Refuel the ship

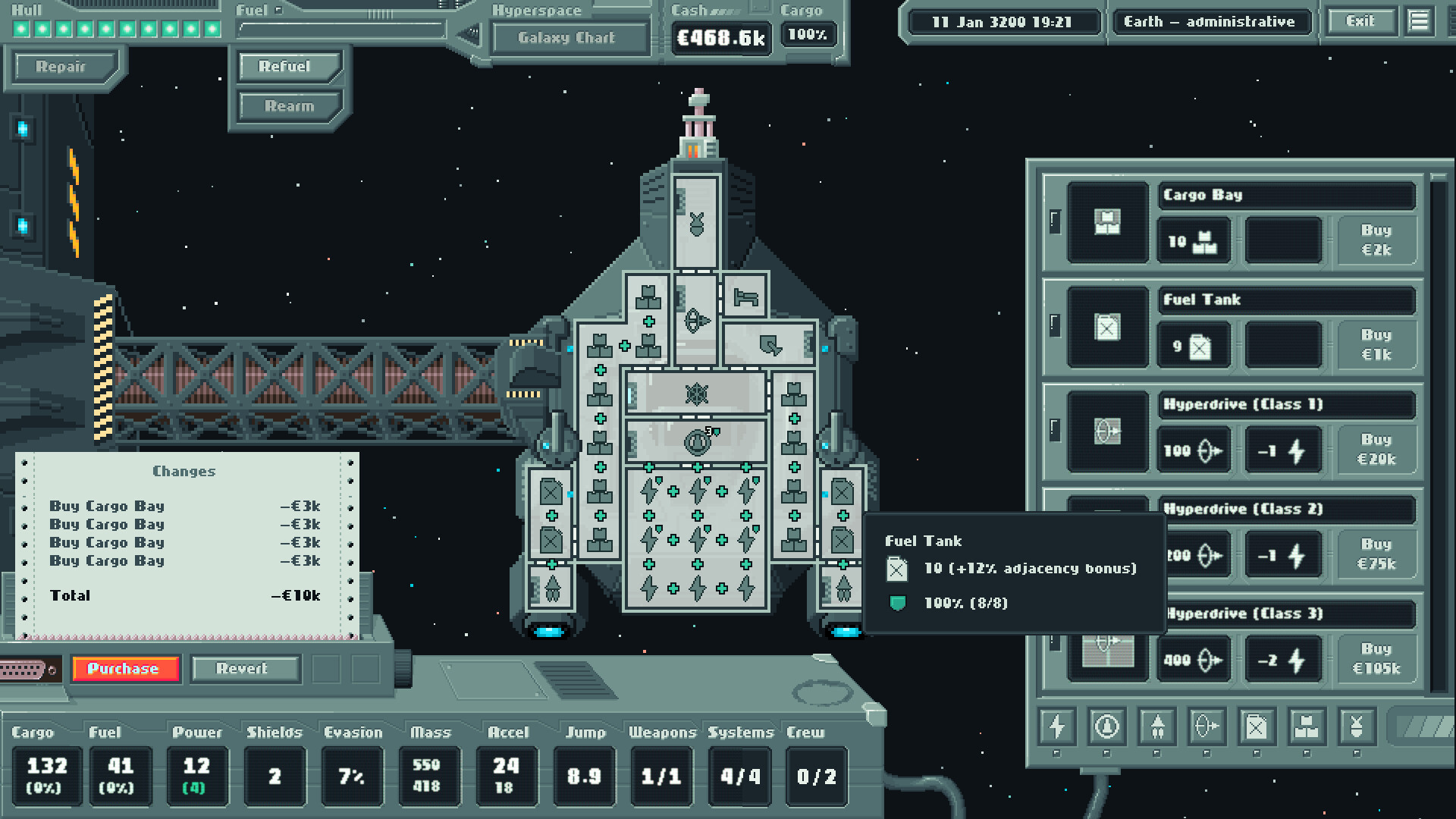[285, 67]
